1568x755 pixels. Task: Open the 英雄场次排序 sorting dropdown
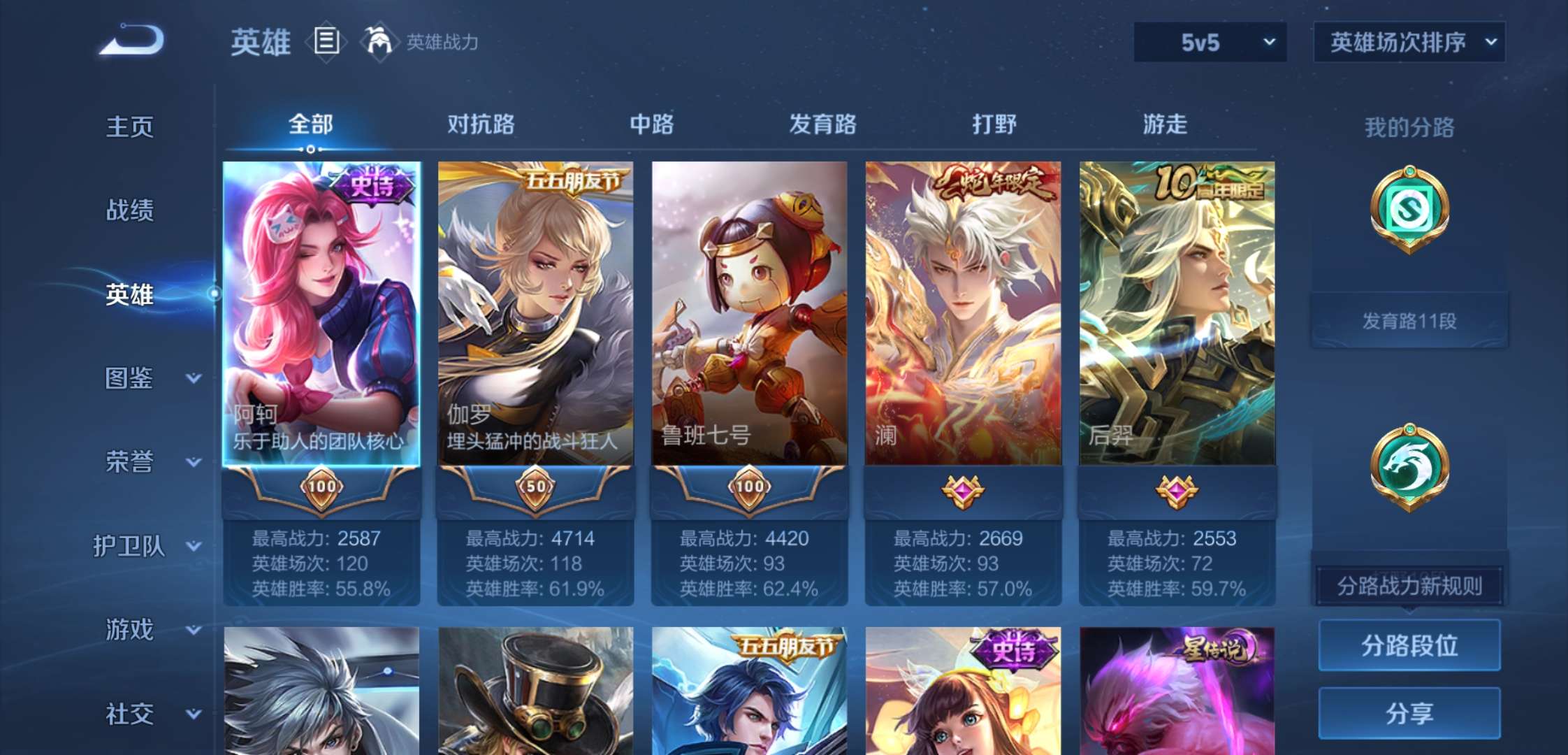(1408, 42)
